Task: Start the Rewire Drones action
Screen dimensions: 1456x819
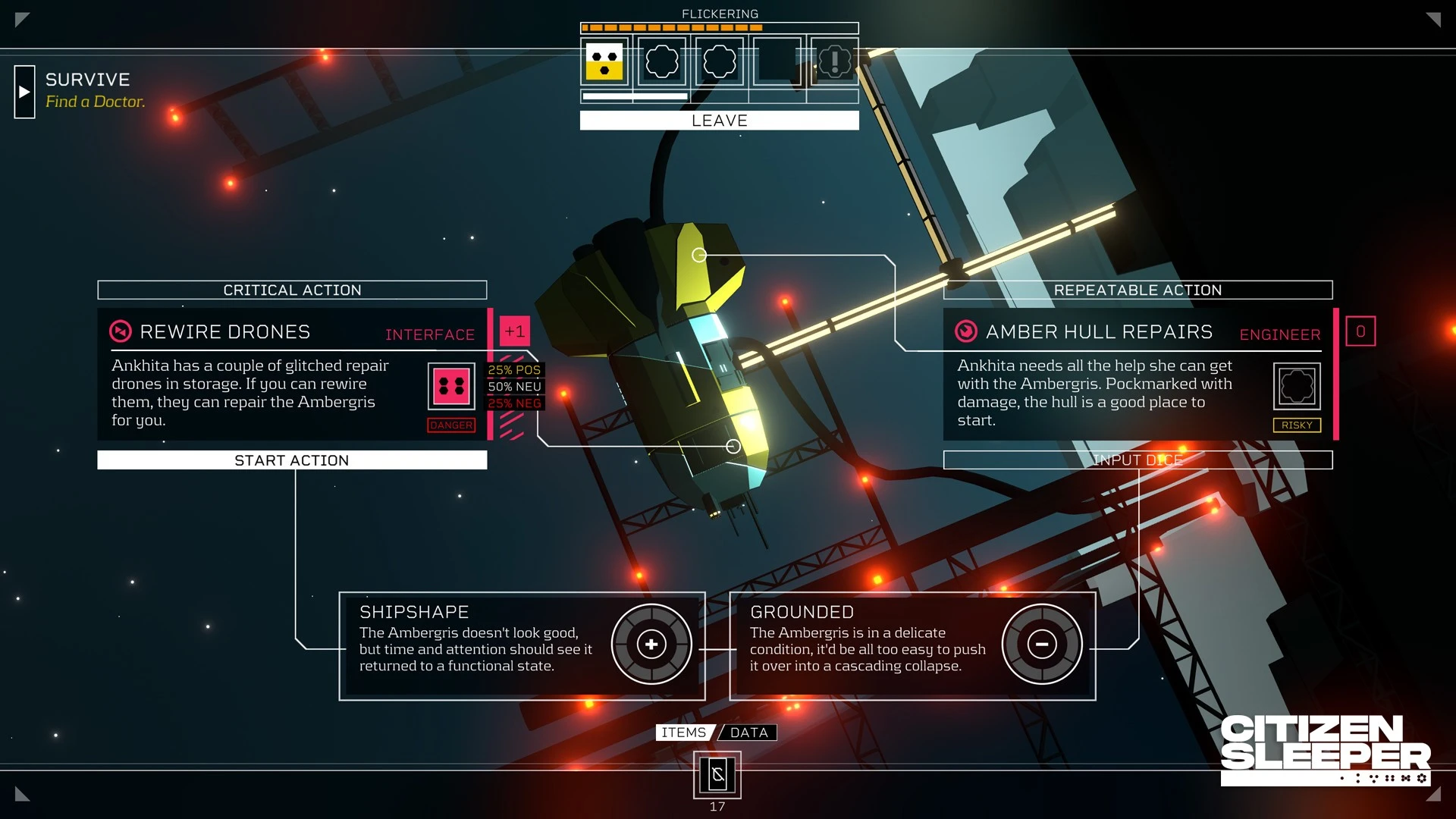Action: [x=292, y=460]
